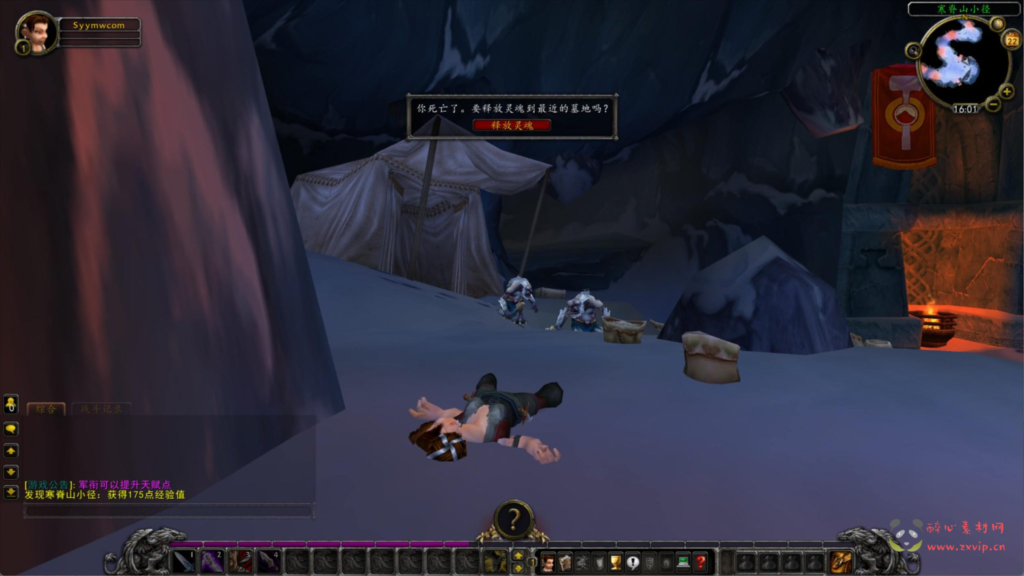Jump chat to the bottom
1024x576 pixels.
pyautogui.click(x=11, y=491)
